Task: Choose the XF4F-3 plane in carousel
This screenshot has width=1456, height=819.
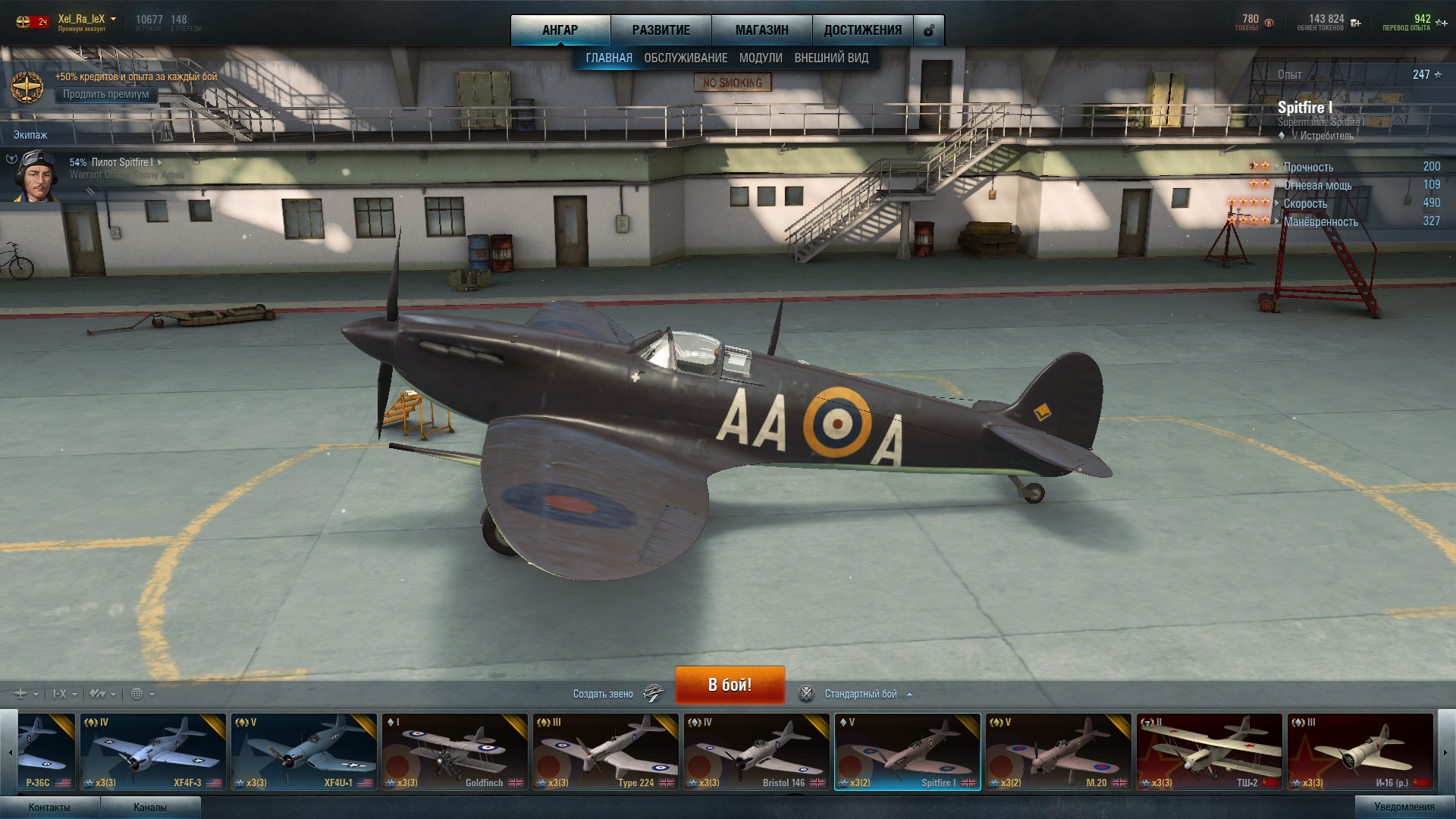Action: [152, 752]
